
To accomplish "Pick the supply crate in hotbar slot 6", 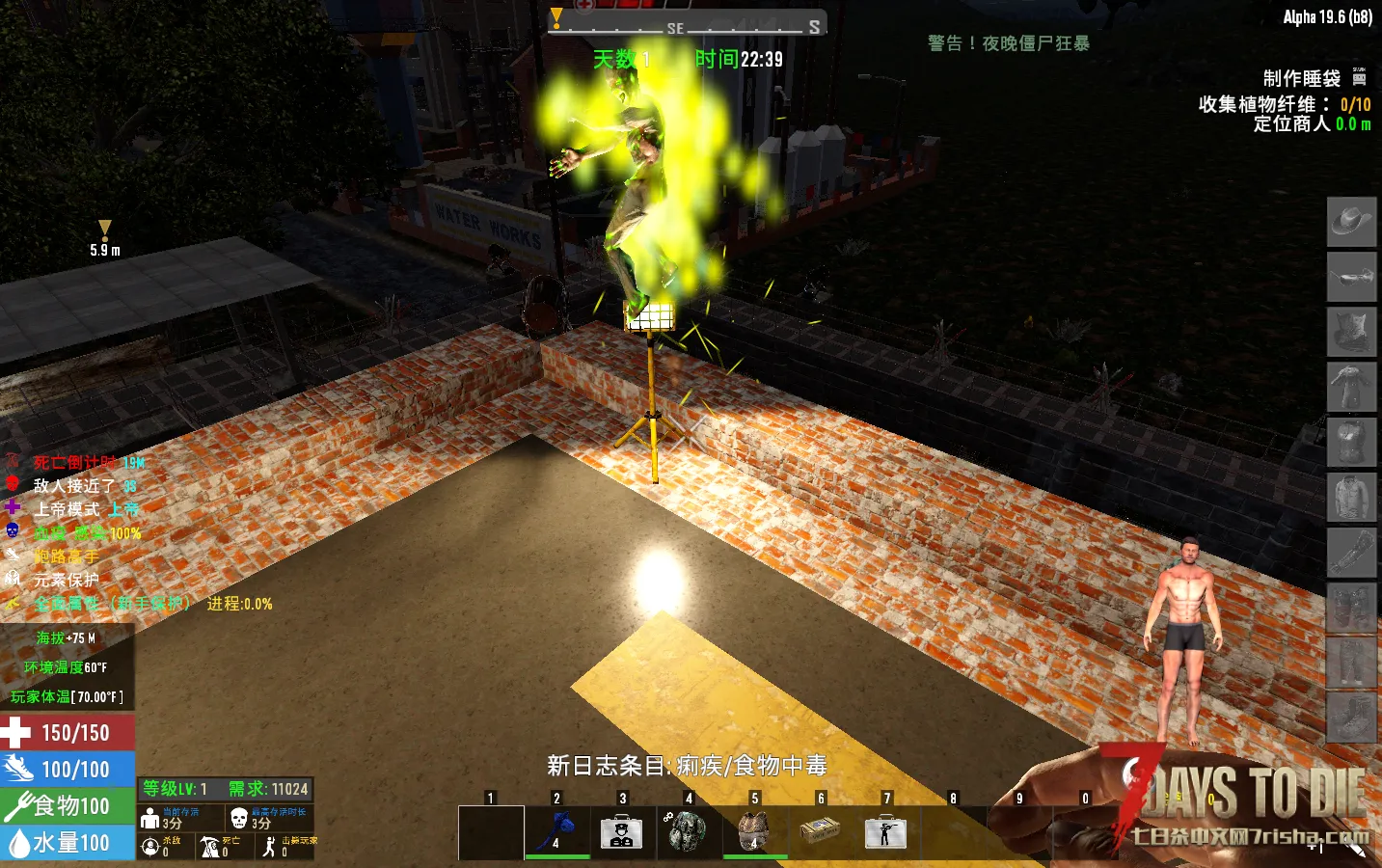I will click(x=821, y=830).
